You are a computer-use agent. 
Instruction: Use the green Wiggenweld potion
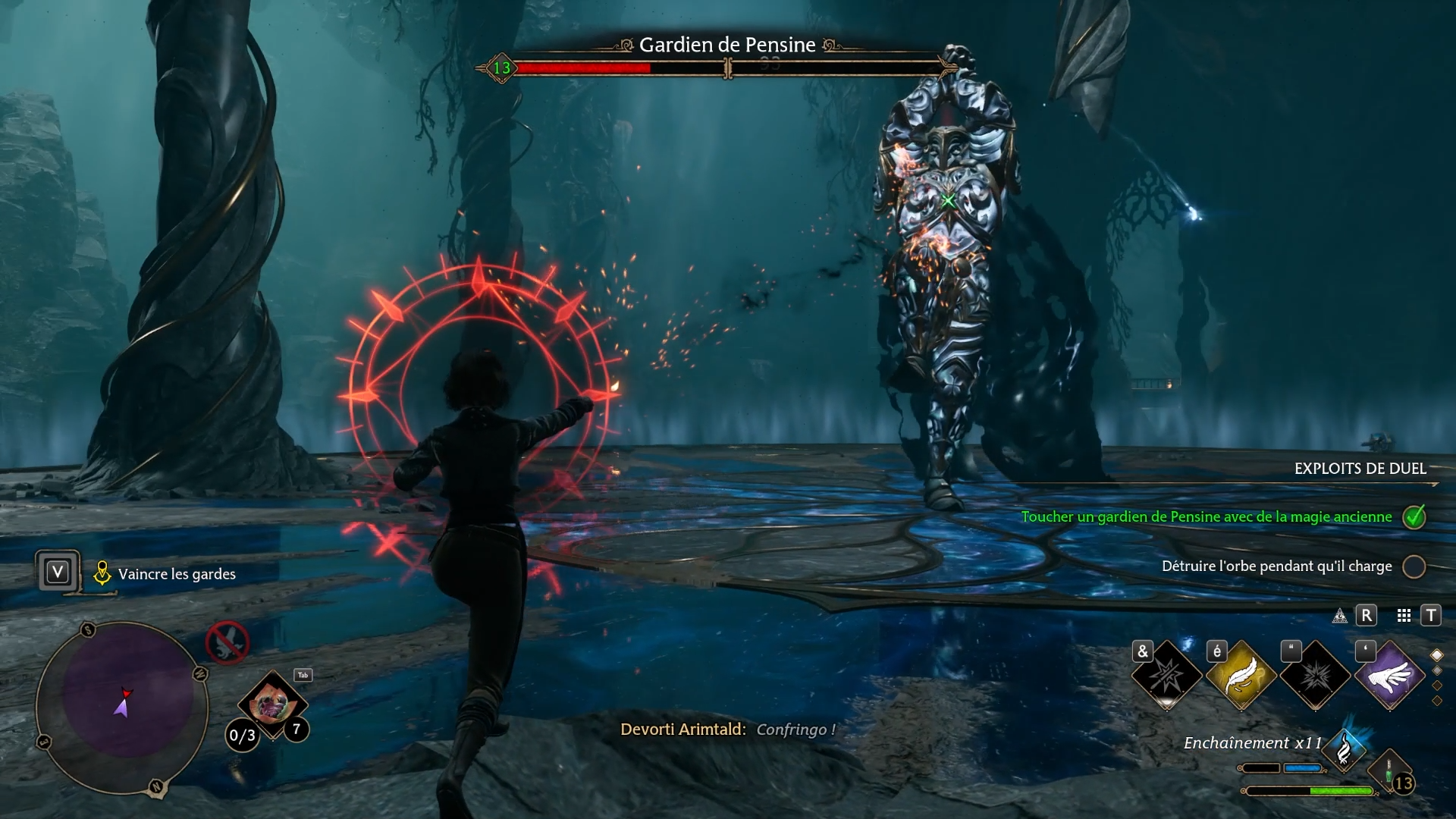pos(1391,773)
